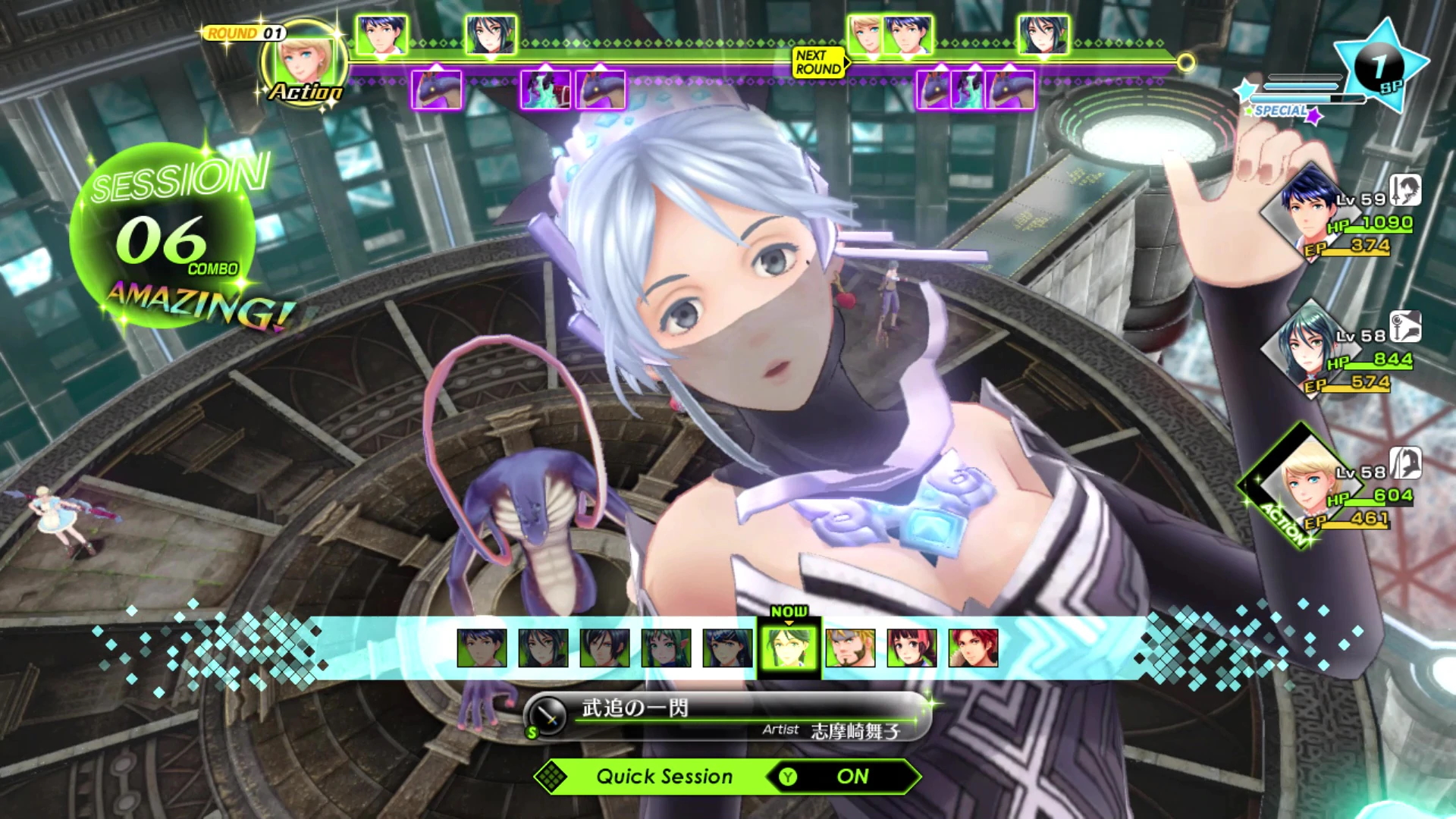Click the Next Round timeline marker
The height and width of the screenshot is (819, 1456).
[x=819, y=62]
